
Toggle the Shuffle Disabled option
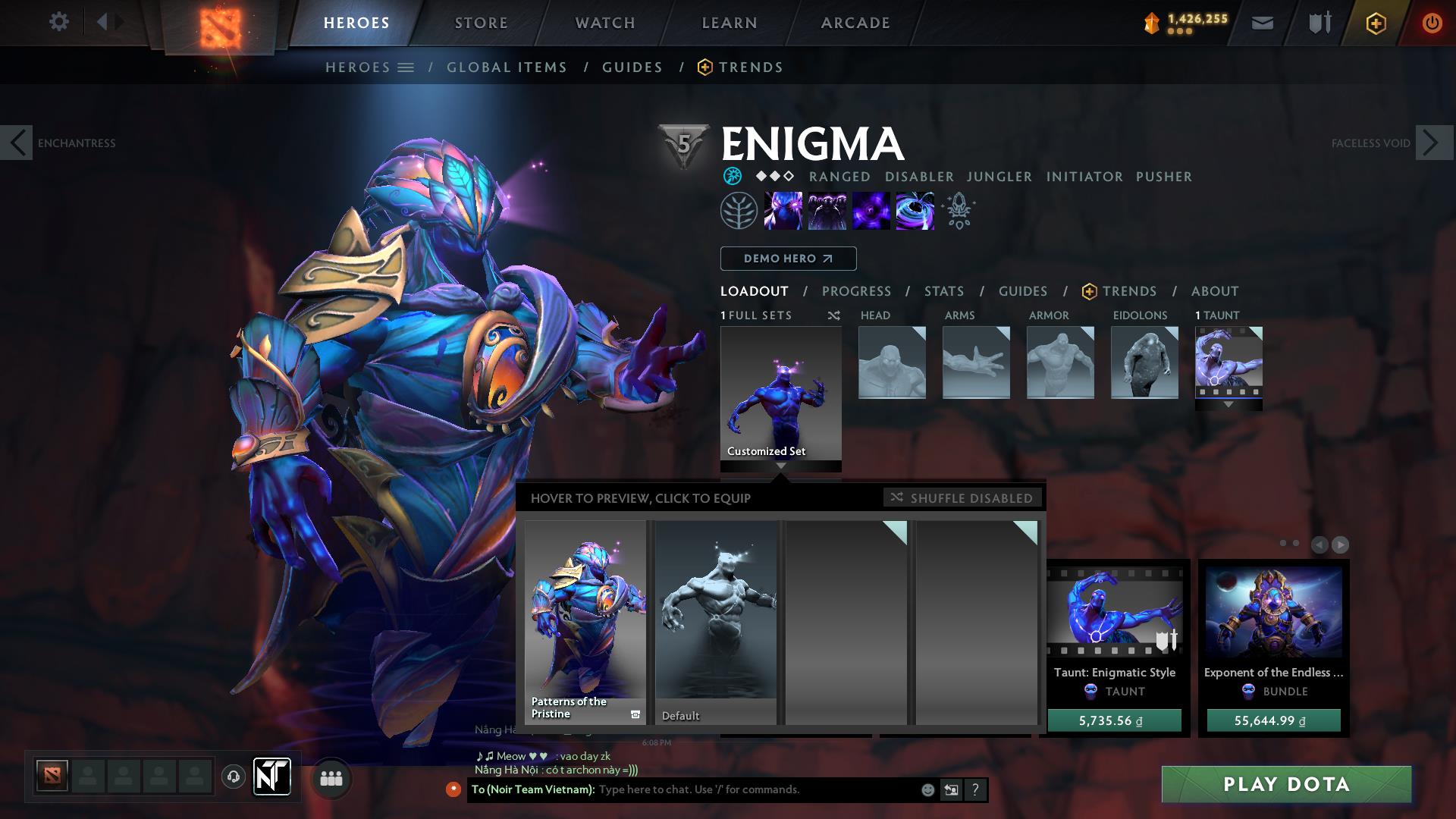click(962, 498)
